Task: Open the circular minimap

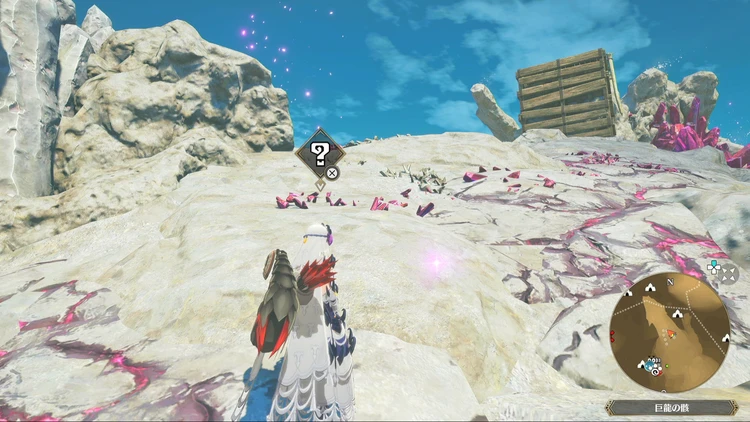Action: tap(669, 331)
